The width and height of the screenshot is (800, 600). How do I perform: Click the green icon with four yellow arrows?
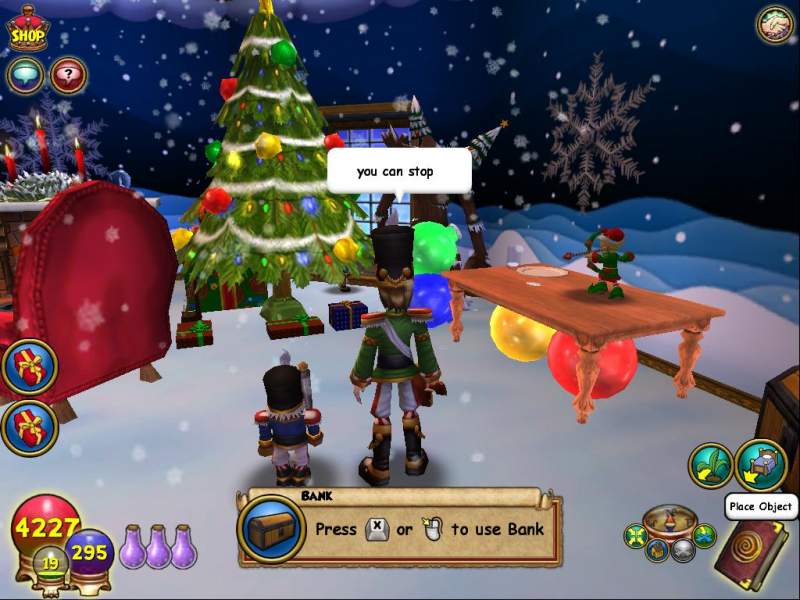635,536
